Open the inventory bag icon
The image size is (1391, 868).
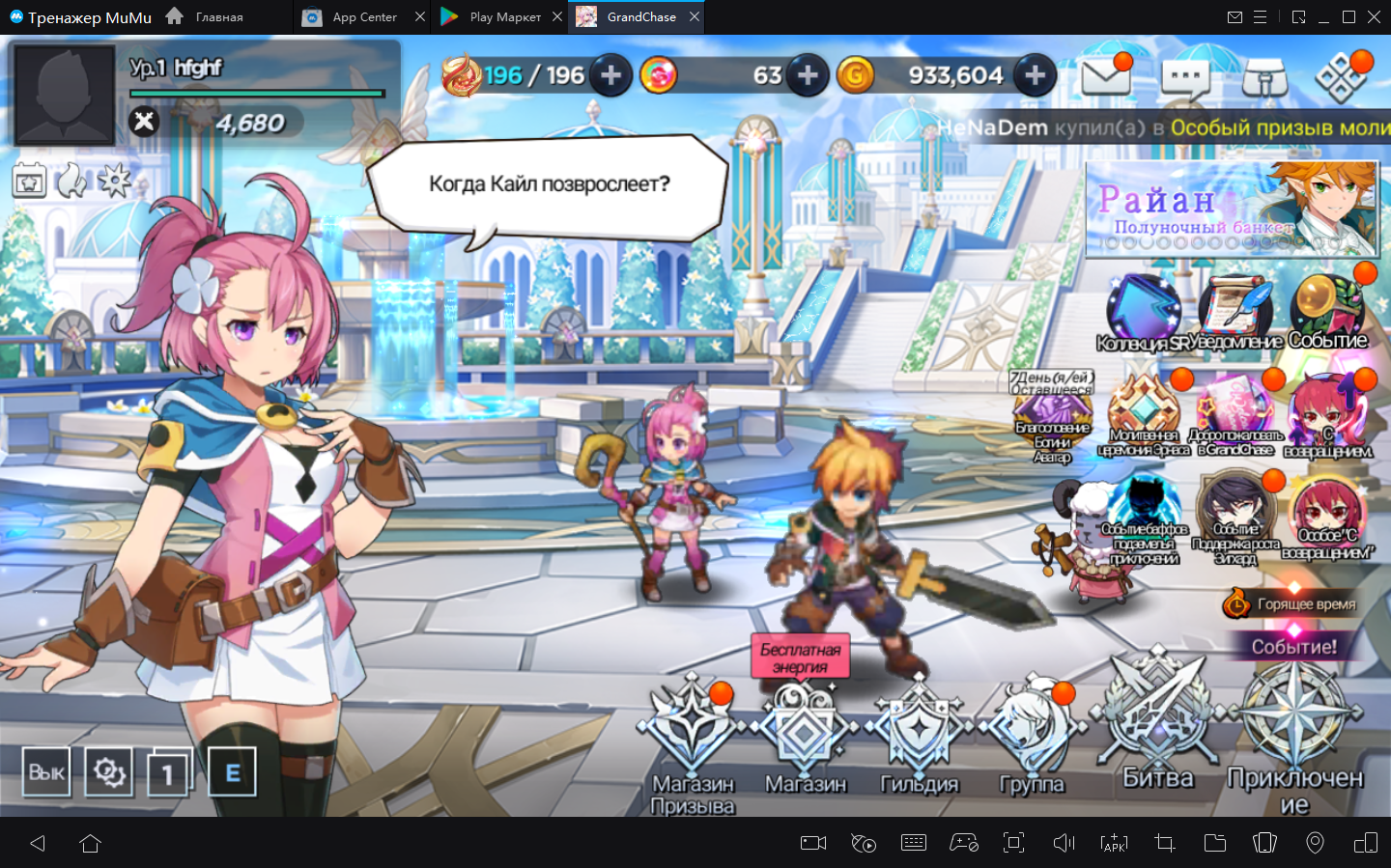coord(1264,77)
